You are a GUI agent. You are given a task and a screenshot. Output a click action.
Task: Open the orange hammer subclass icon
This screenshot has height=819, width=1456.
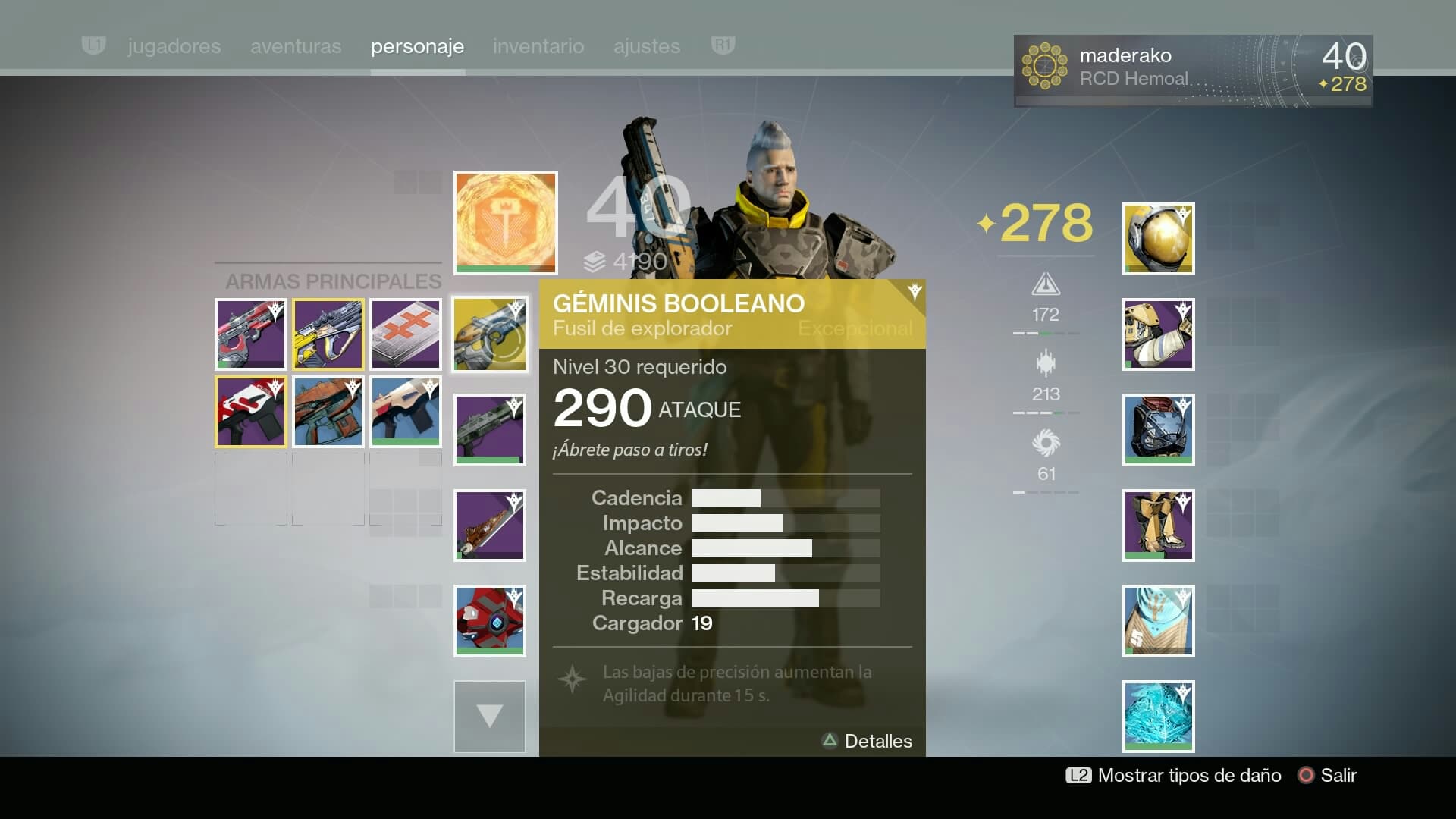click(505, 222)
